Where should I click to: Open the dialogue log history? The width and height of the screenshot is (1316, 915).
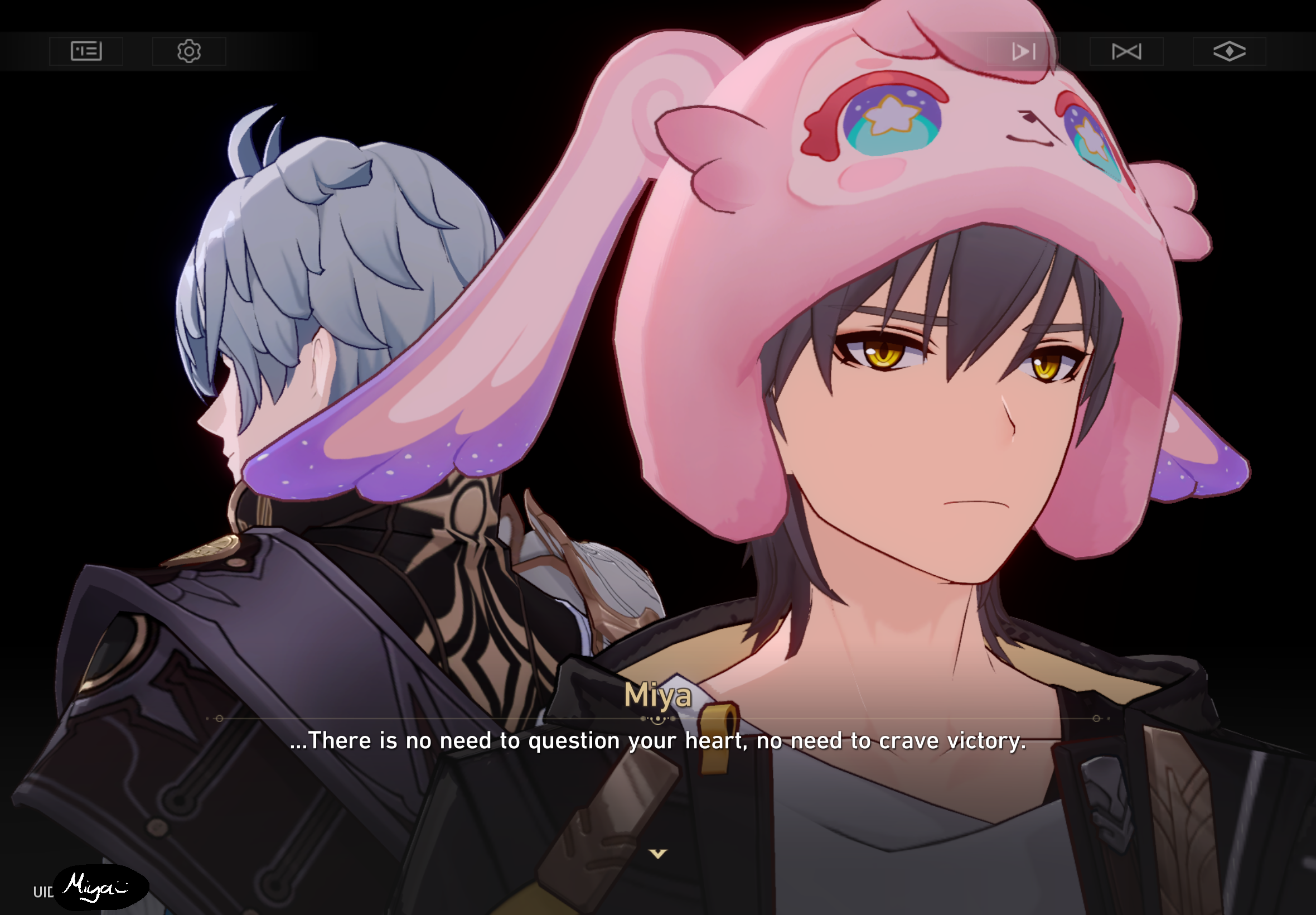(86, 51)
